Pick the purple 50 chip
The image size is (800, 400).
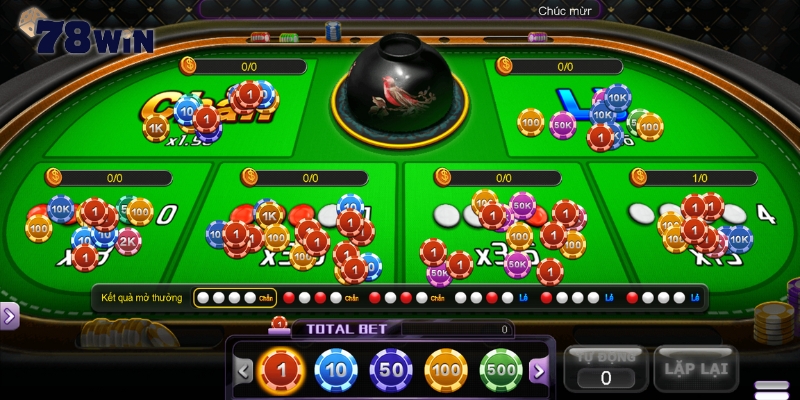[391, 370]
